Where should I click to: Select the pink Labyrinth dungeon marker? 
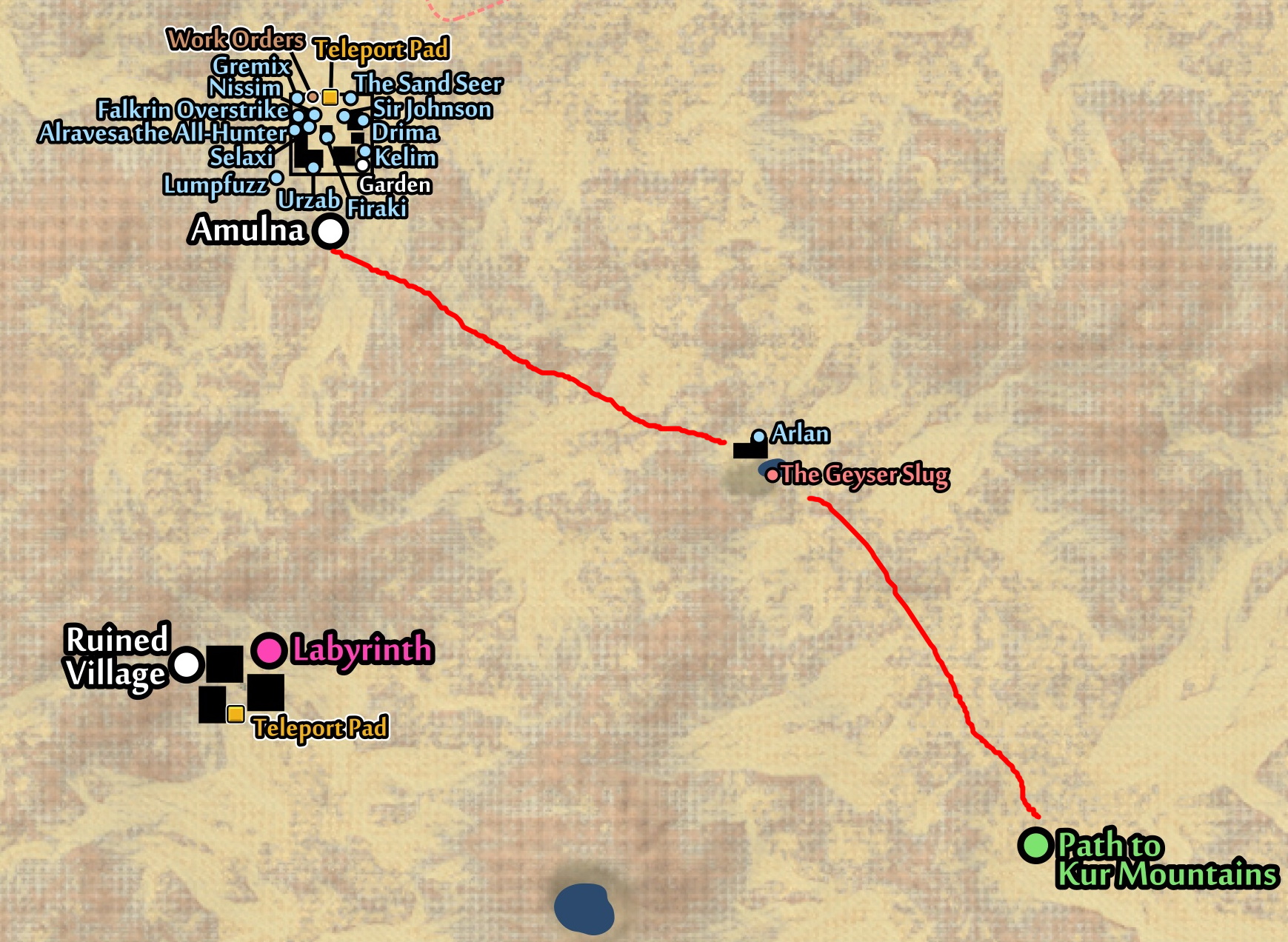point(268,650)
